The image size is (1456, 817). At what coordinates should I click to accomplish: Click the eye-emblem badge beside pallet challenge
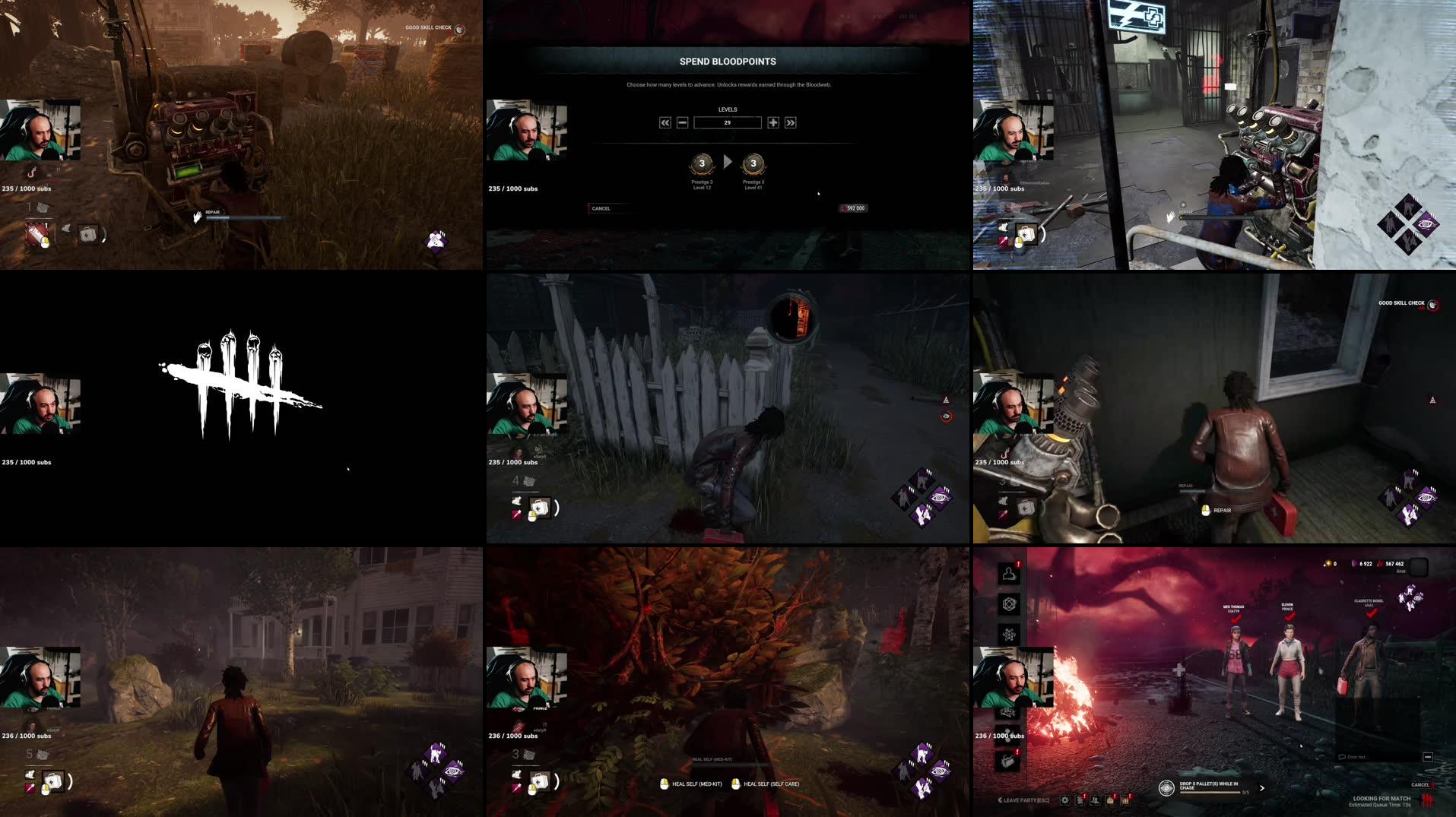(x=1166, y=789)
